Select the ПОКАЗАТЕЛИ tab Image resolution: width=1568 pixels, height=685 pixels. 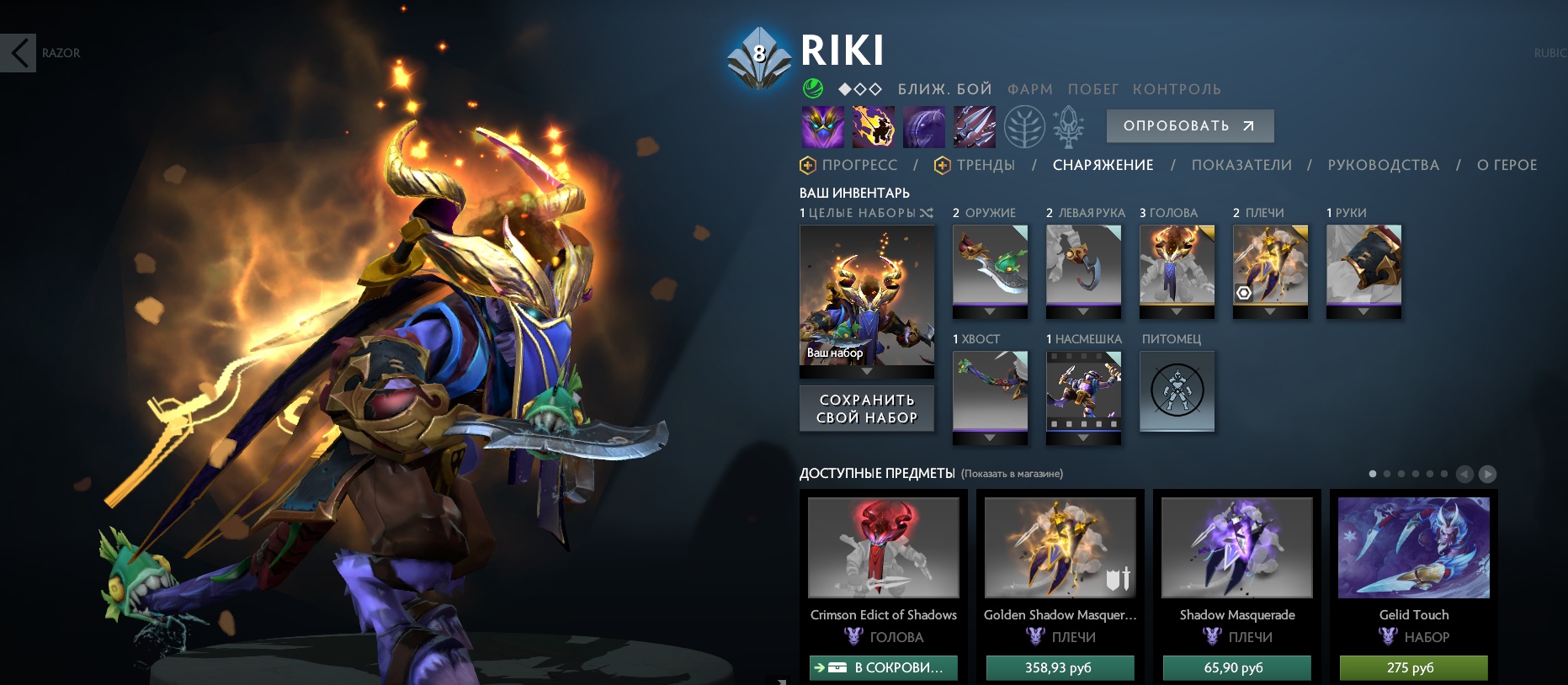click(x=1241, y=165)
